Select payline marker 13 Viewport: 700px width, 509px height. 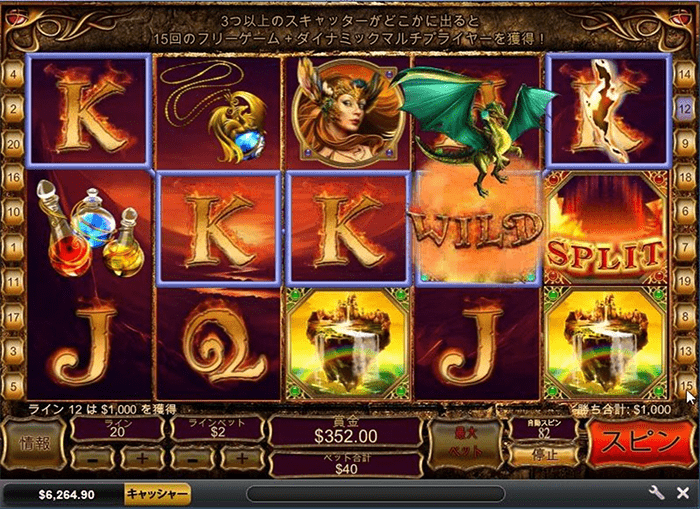pyautogui.click(x=685, y=352)
